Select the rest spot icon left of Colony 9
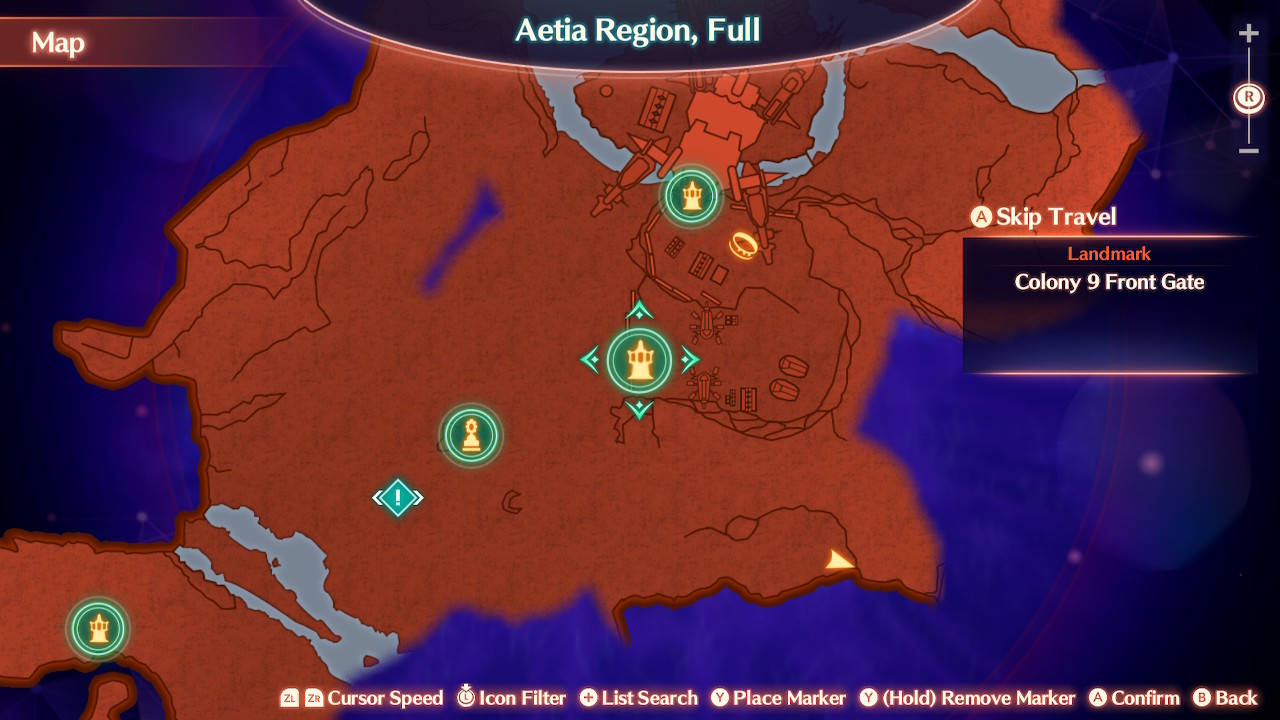This screenshot has height=720, width=1280. (470, 435)
